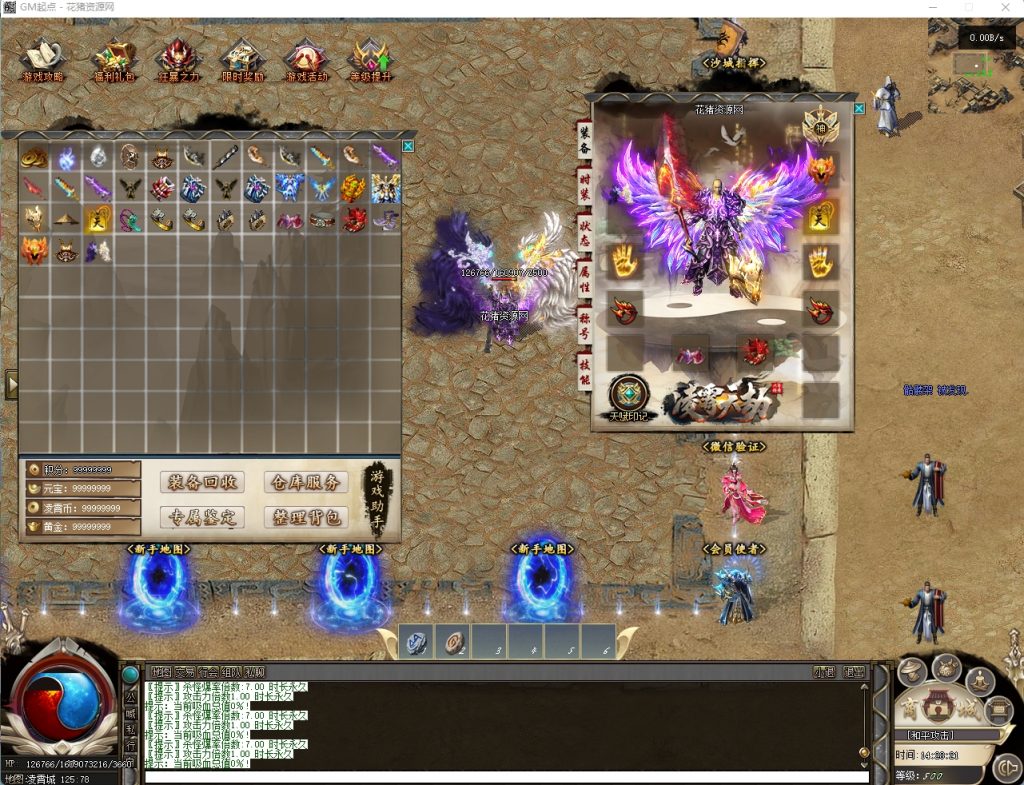Open the 福利礼包 gift pack
The width and height of the screenshot is (1024, 785).
pyautogui.click(x=113, y=59)
